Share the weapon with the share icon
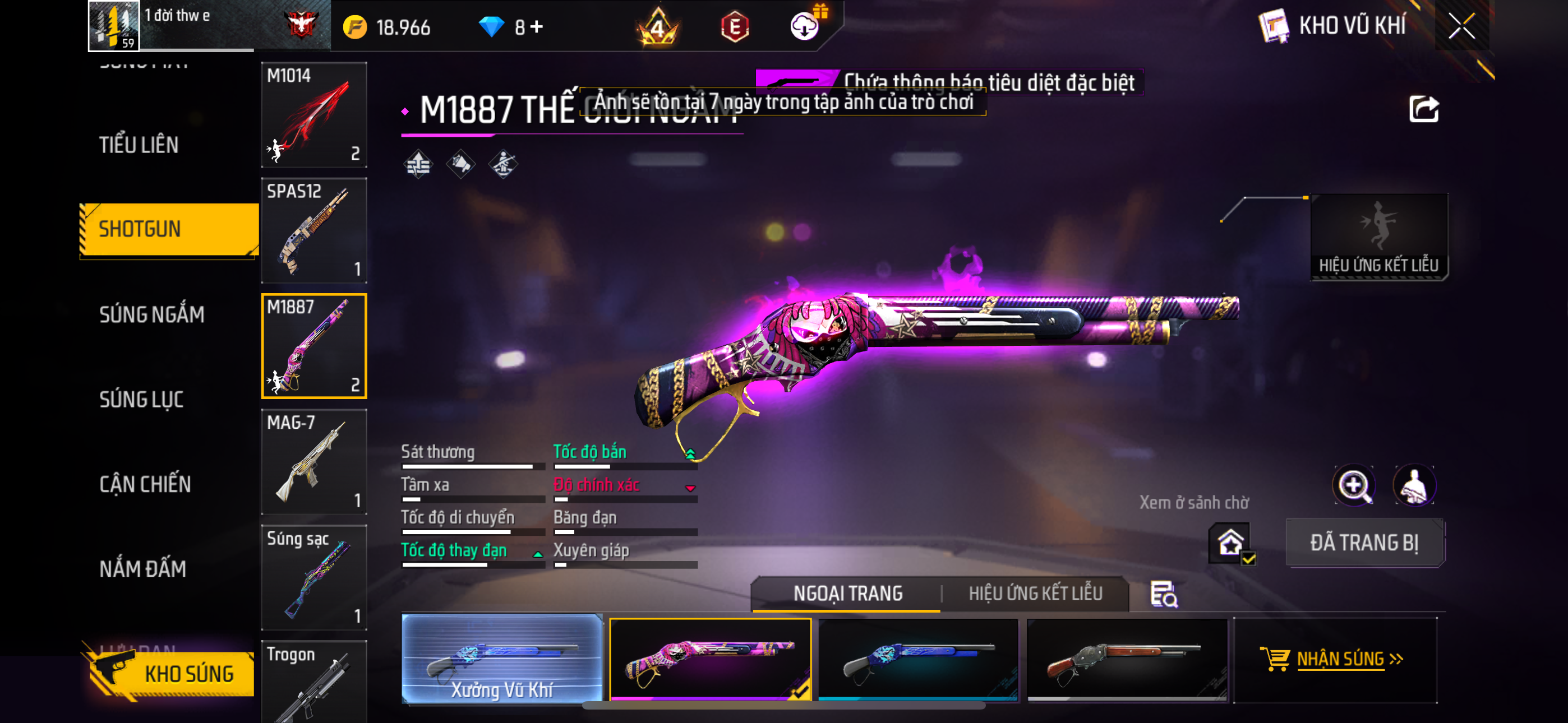Screen dimensions: 1568x723 (1423, 109)
